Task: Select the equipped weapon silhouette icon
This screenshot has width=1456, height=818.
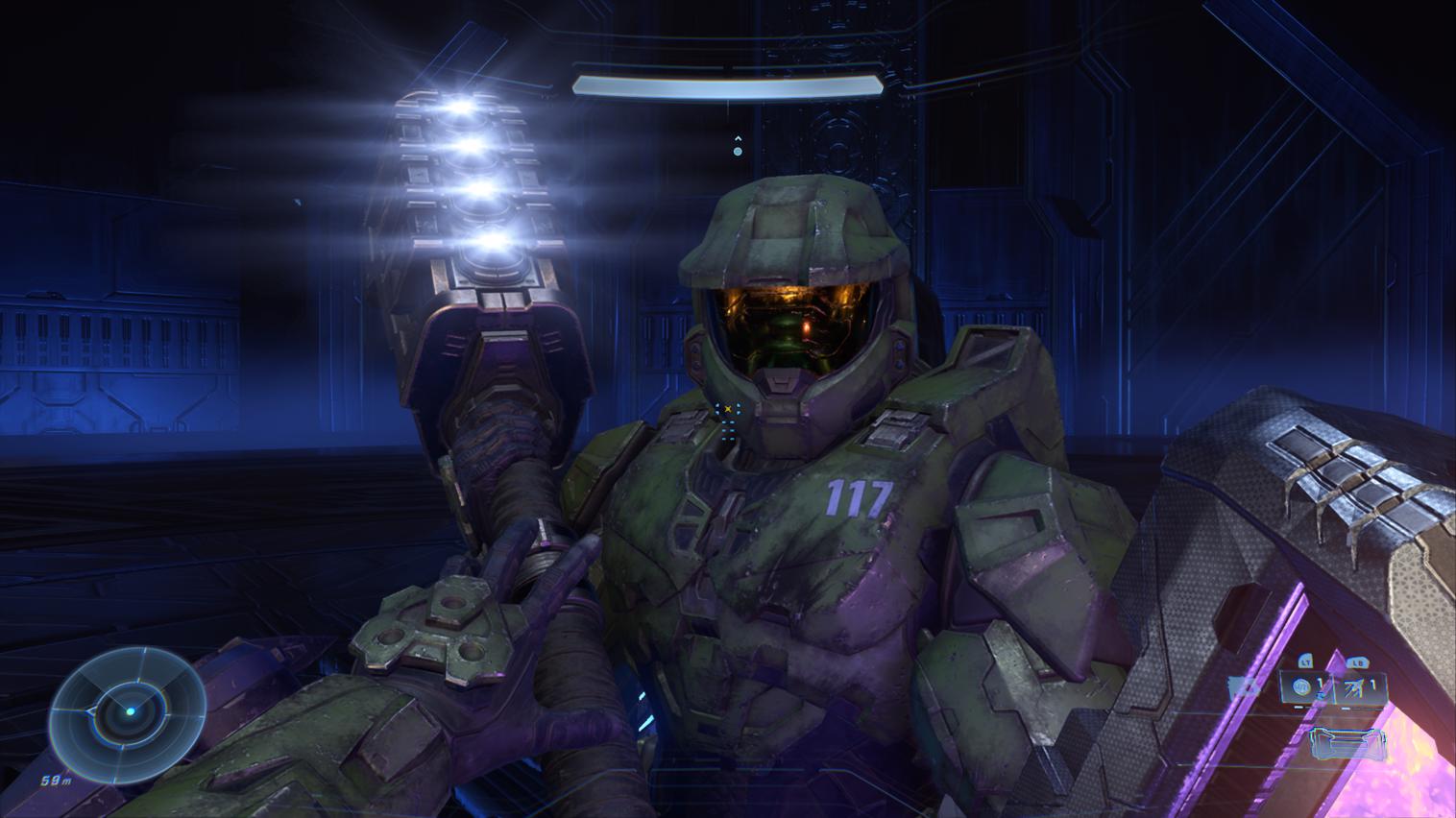Action: tap(1347, 743)
